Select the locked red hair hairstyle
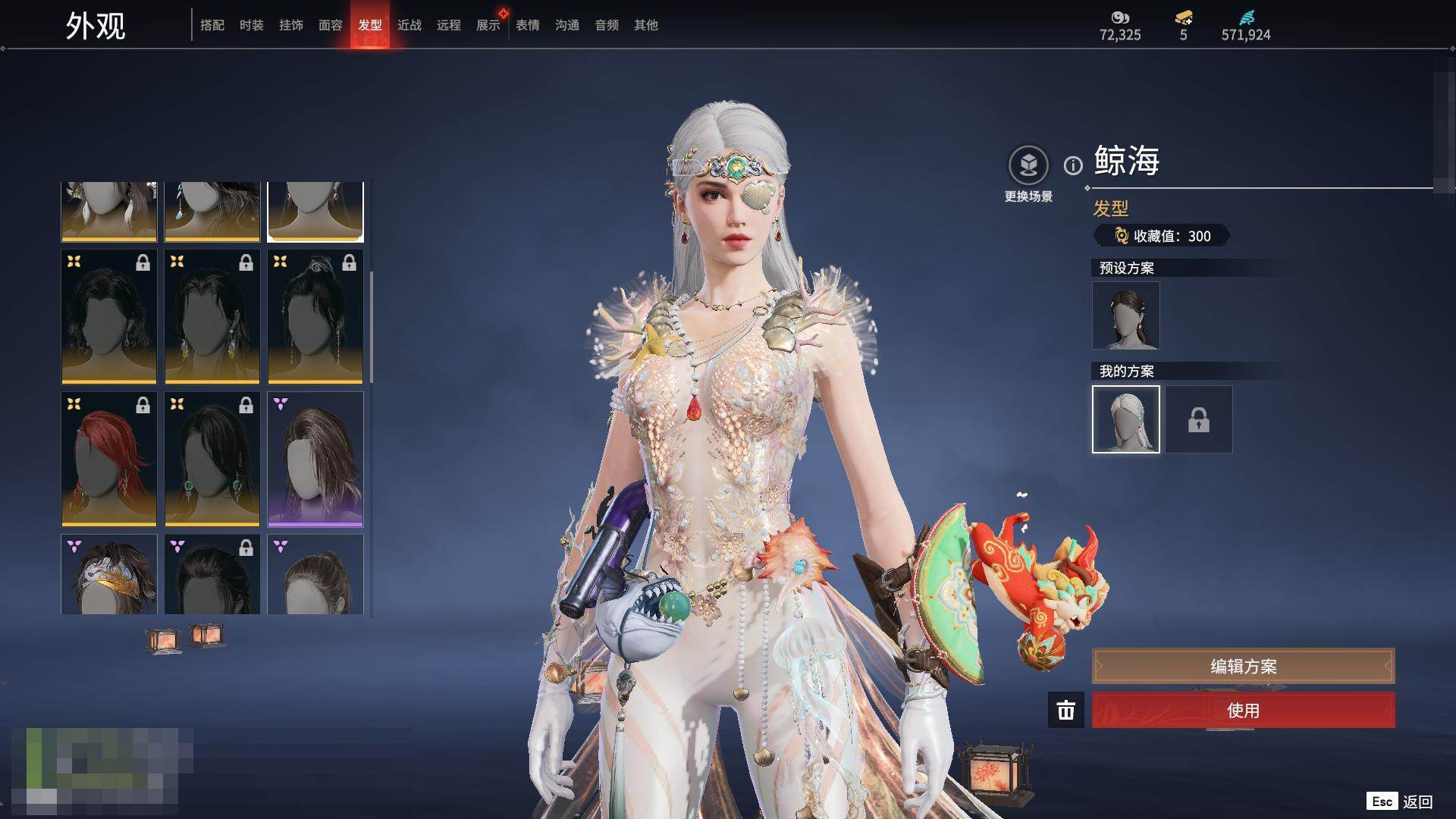 click(108, 459)
